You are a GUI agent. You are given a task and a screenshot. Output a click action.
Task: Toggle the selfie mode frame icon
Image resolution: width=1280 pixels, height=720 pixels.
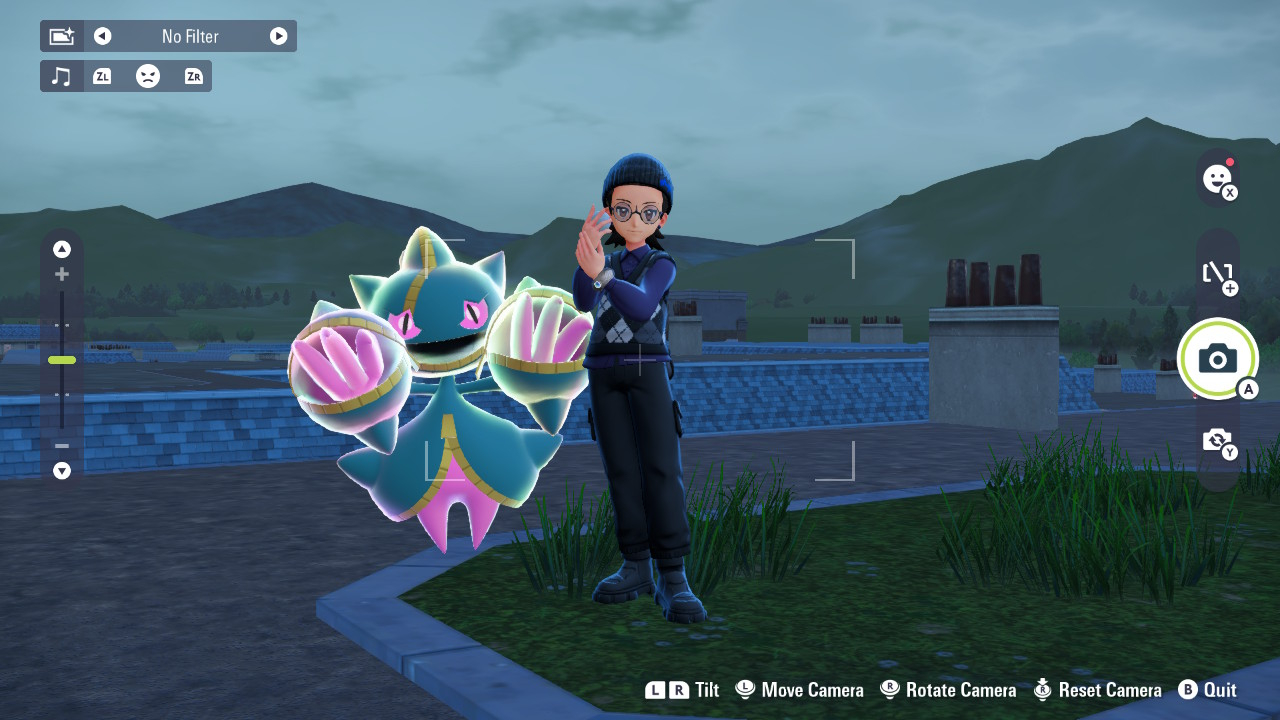1217,272
